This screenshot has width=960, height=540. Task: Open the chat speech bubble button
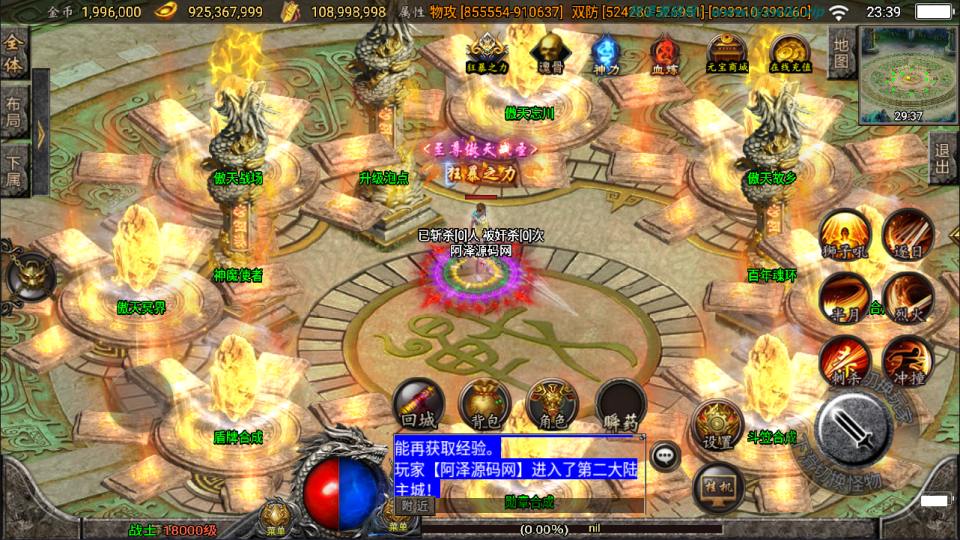665,455
